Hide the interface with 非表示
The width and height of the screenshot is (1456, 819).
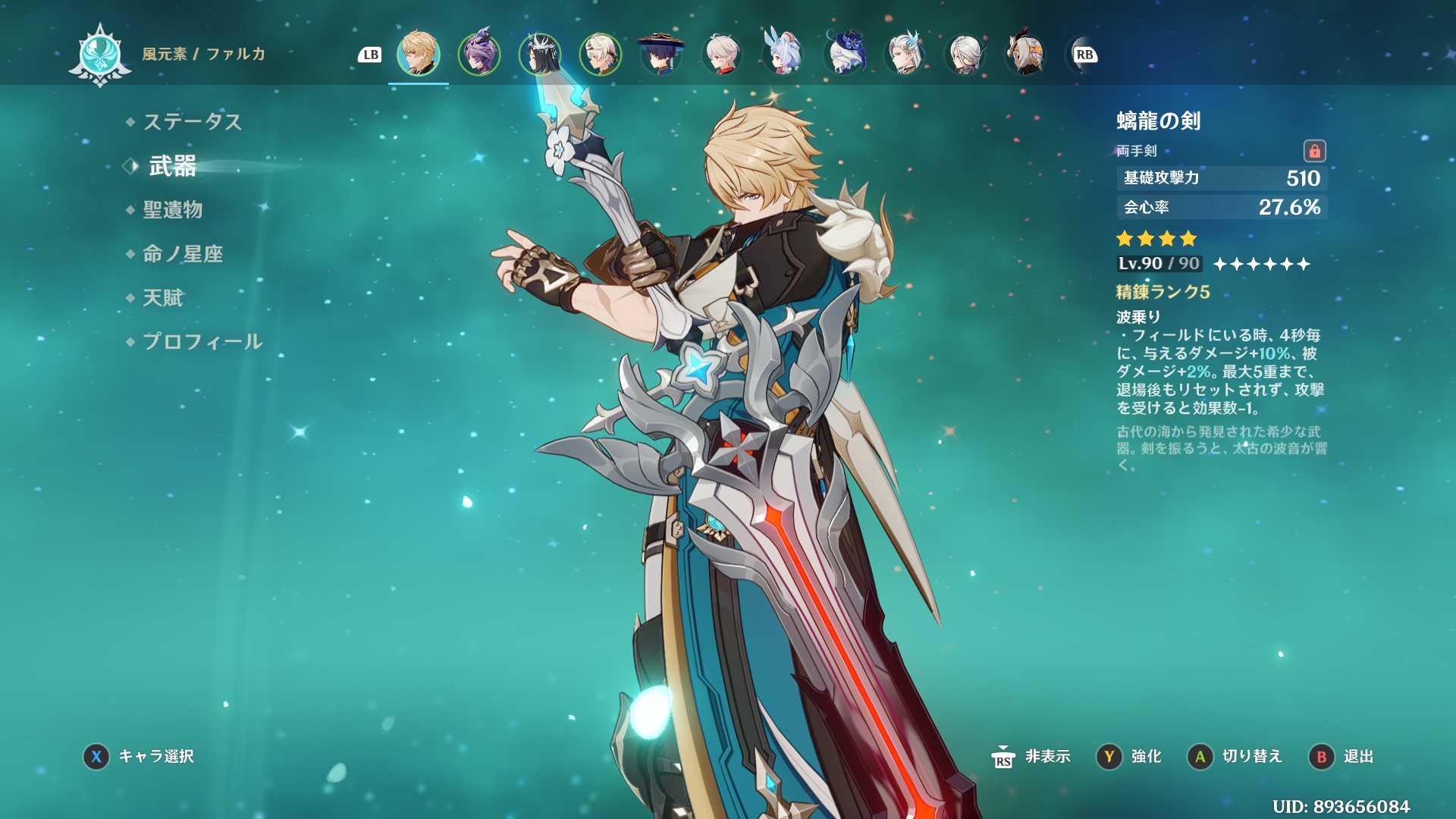click(1031, 756)
